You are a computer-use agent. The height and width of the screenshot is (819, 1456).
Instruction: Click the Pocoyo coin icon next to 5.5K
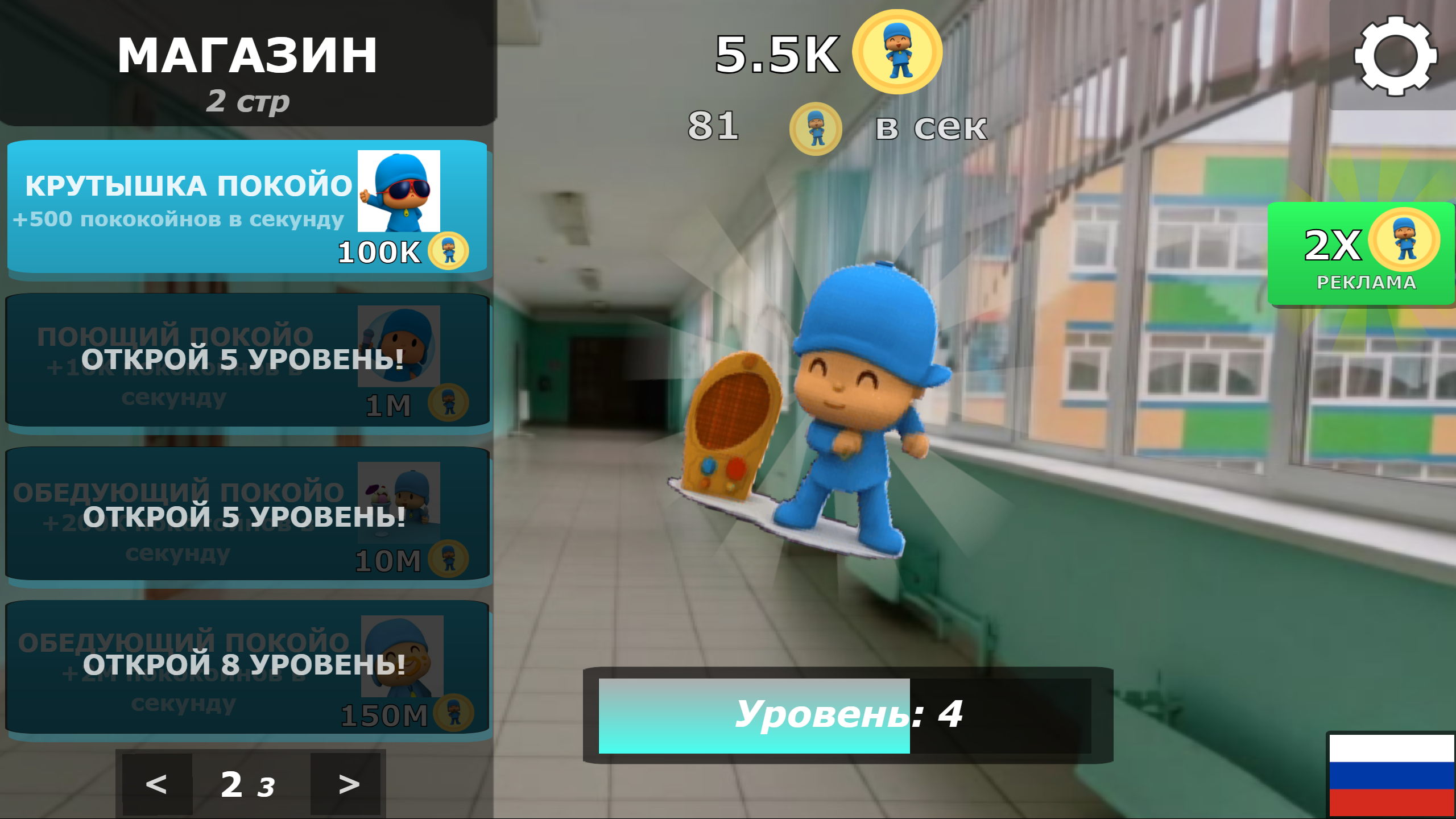896,52
